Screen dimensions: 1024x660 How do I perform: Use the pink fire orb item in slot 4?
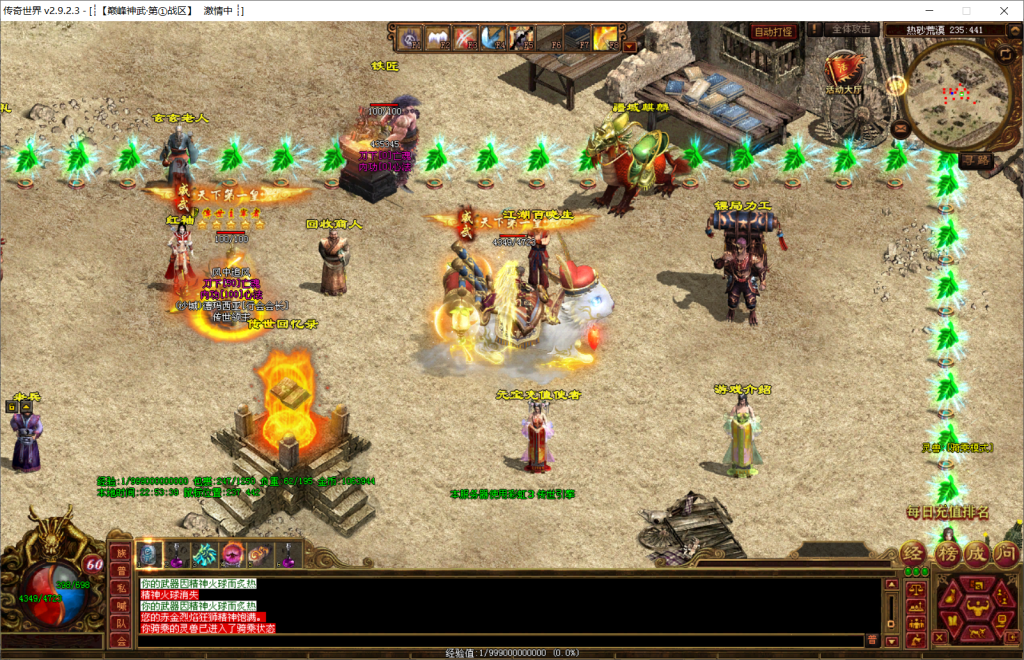[x=232, y=554]
